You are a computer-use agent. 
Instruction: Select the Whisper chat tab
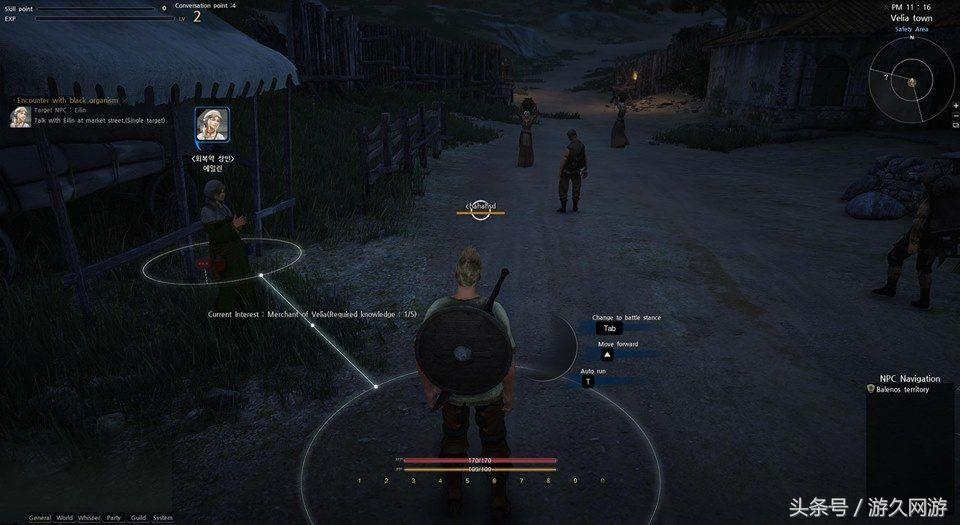coord(89,517)
